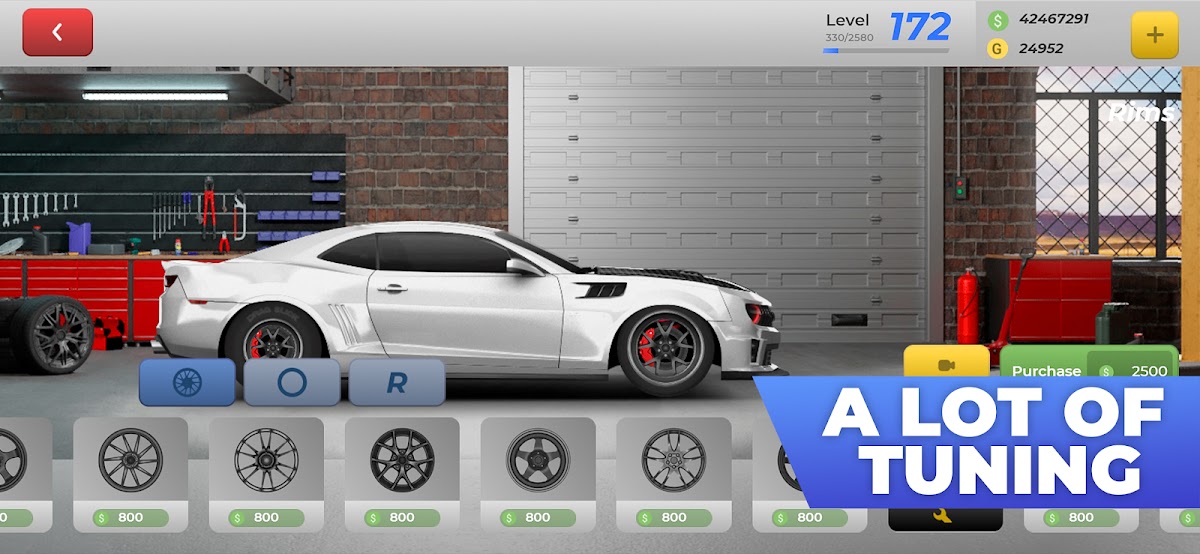This screenshot has height=554, width=1200.
Task: Choose the thick five-spoke rim tile
Action: click(538, 461)
